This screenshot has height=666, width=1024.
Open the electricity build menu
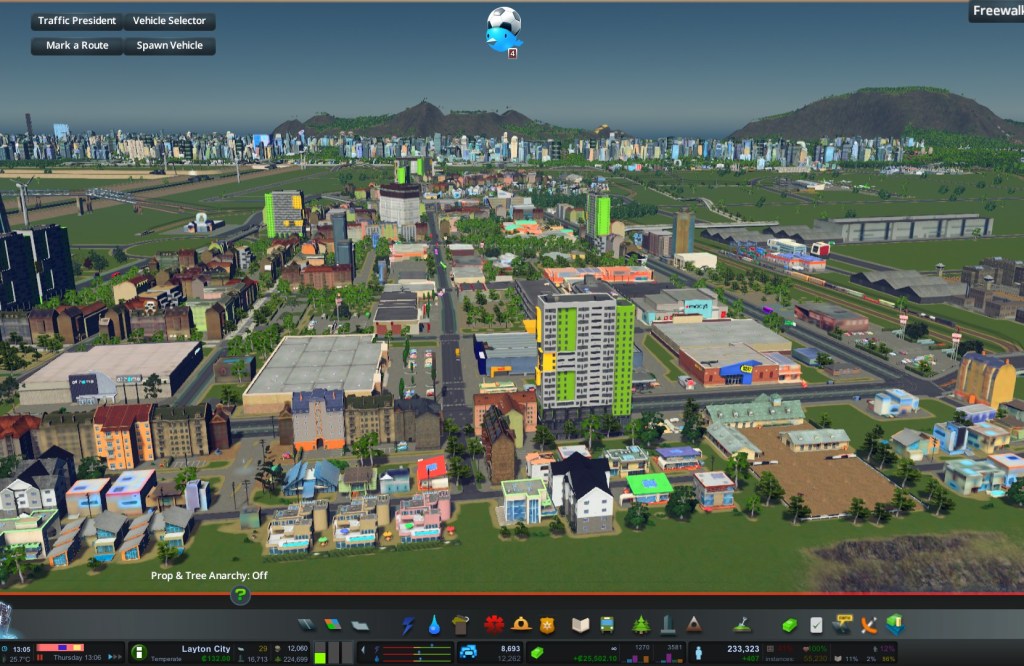(408, 625)
